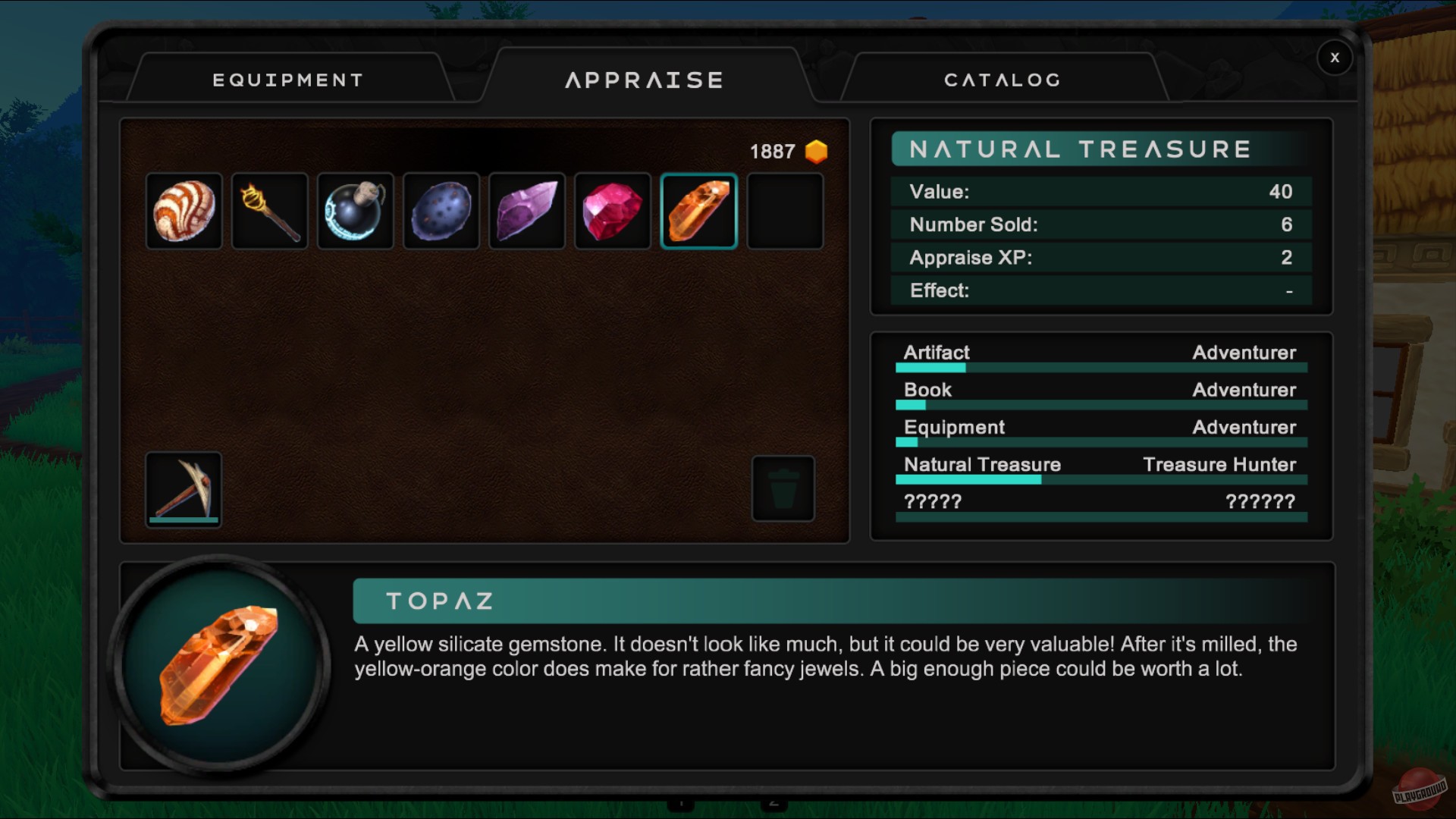
Task: Select the Appraise tab
Action: [x=645, y=80]
